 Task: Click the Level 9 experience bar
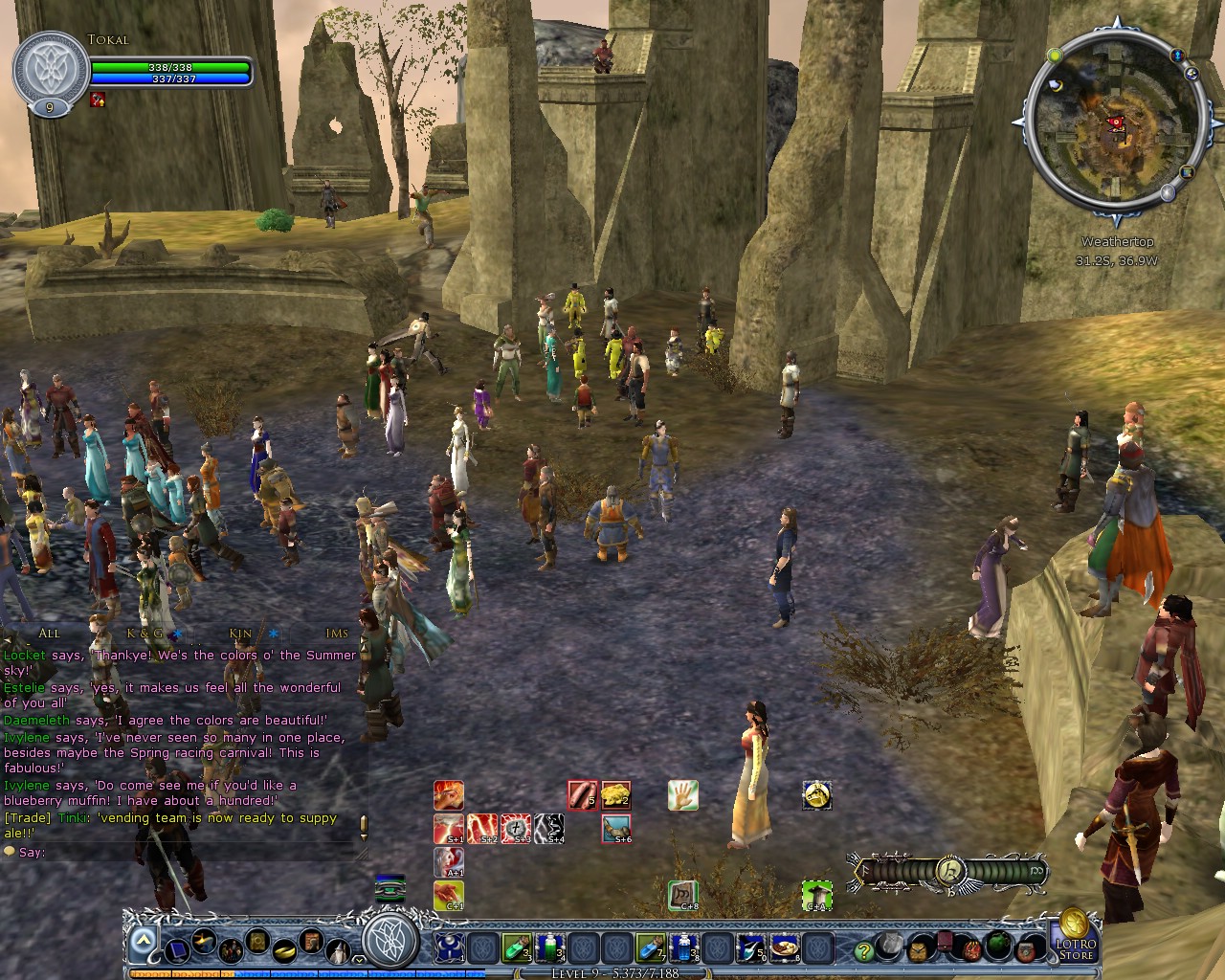click(x=612, y=973)
